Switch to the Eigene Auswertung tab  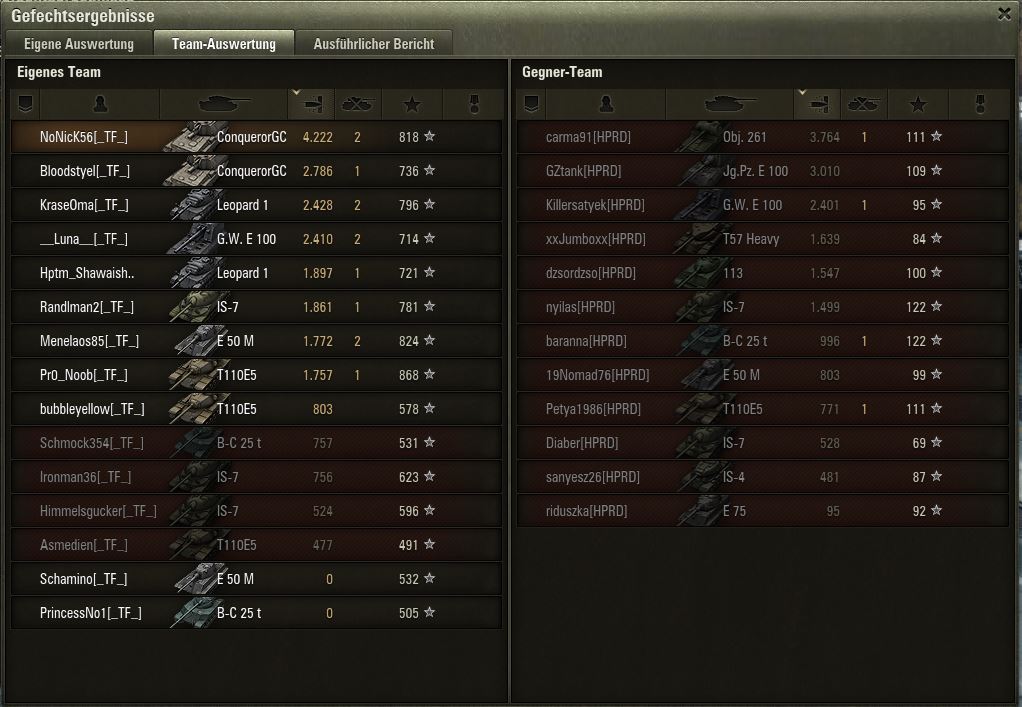[78, 44]
